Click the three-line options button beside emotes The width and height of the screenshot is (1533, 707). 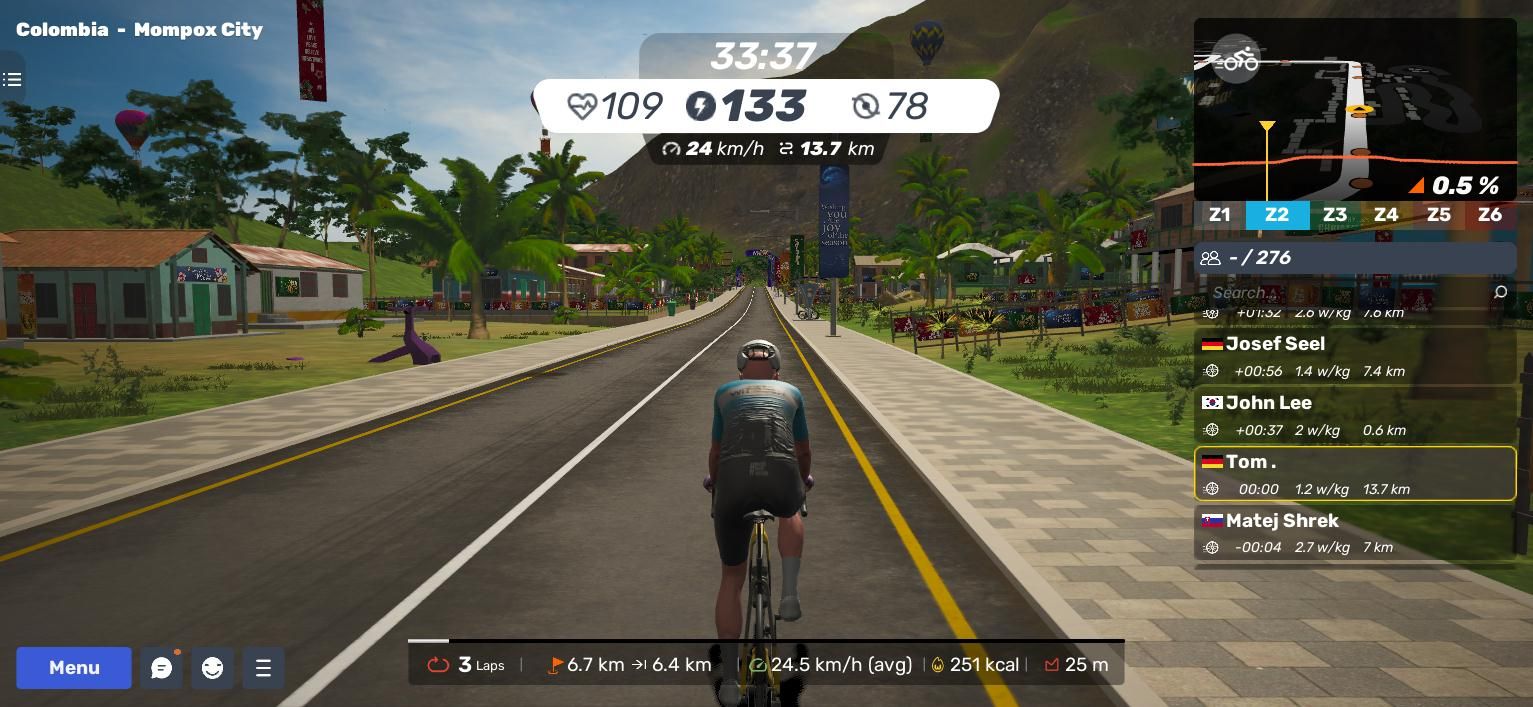point(263,668)
